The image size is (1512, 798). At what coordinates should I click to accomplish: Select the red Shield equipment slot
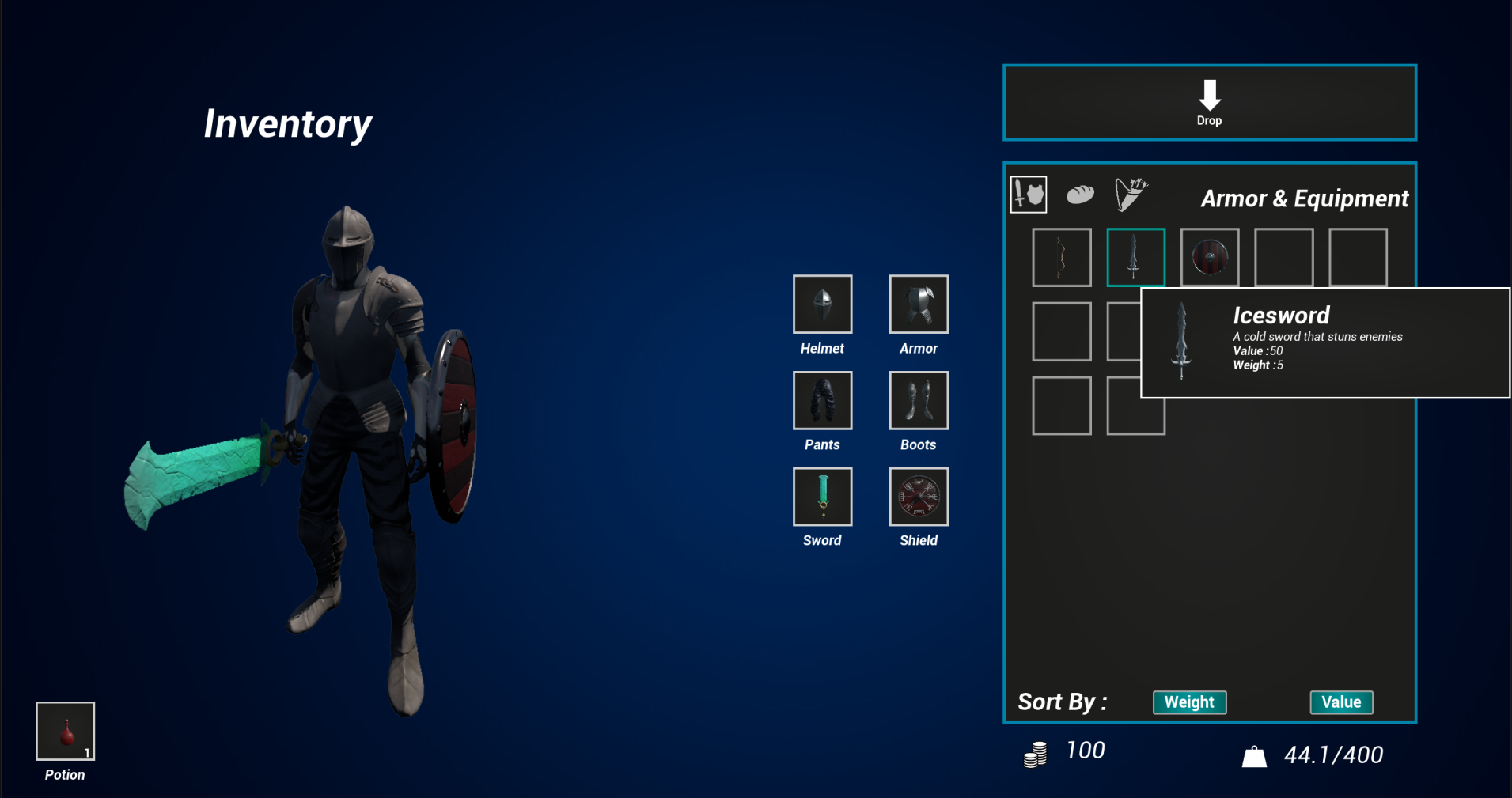click(918, 497)
